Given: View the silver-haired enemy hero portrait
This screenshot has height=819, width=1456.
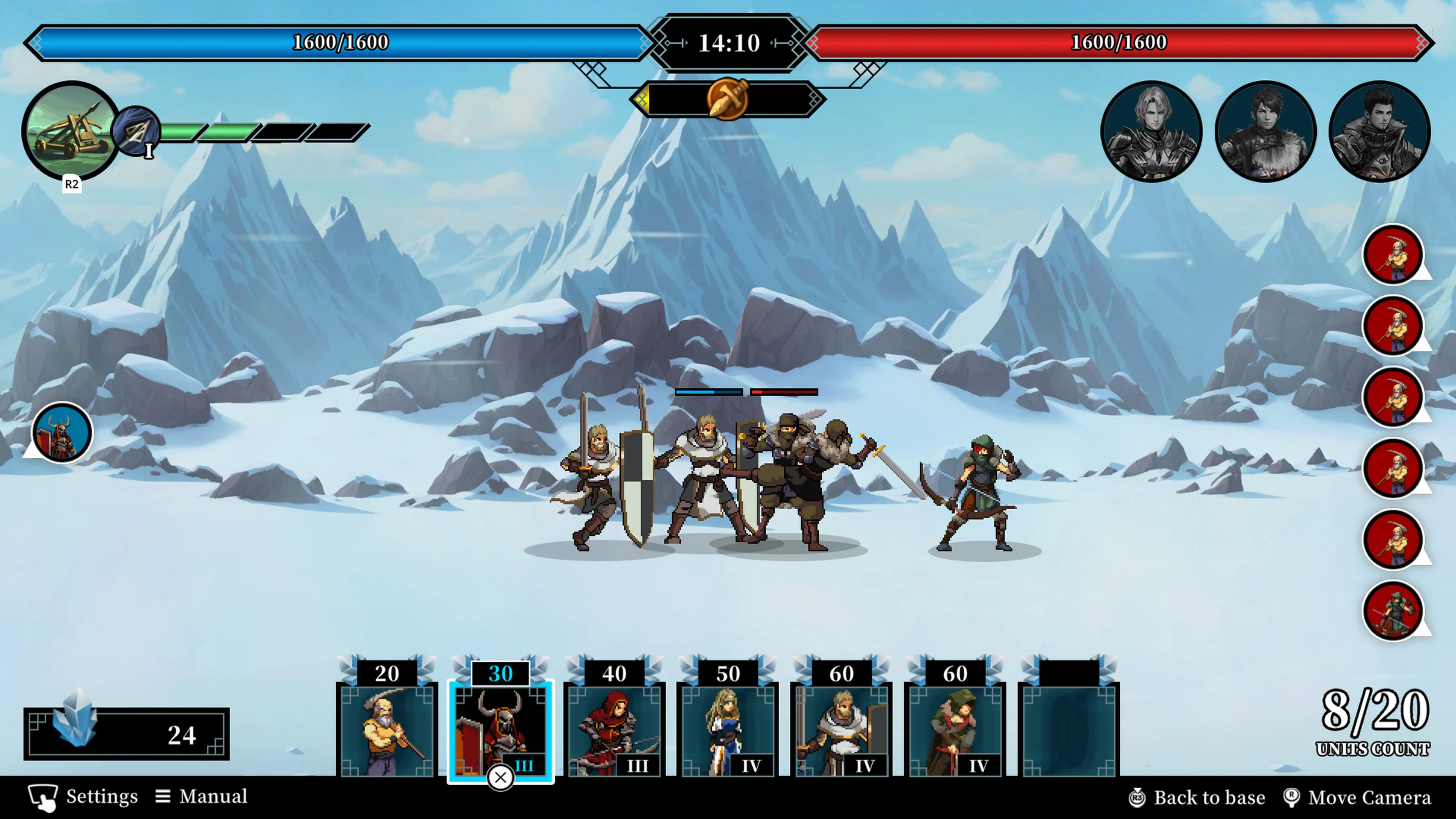Looking at the screenshot, I should tap(1152, 131).
